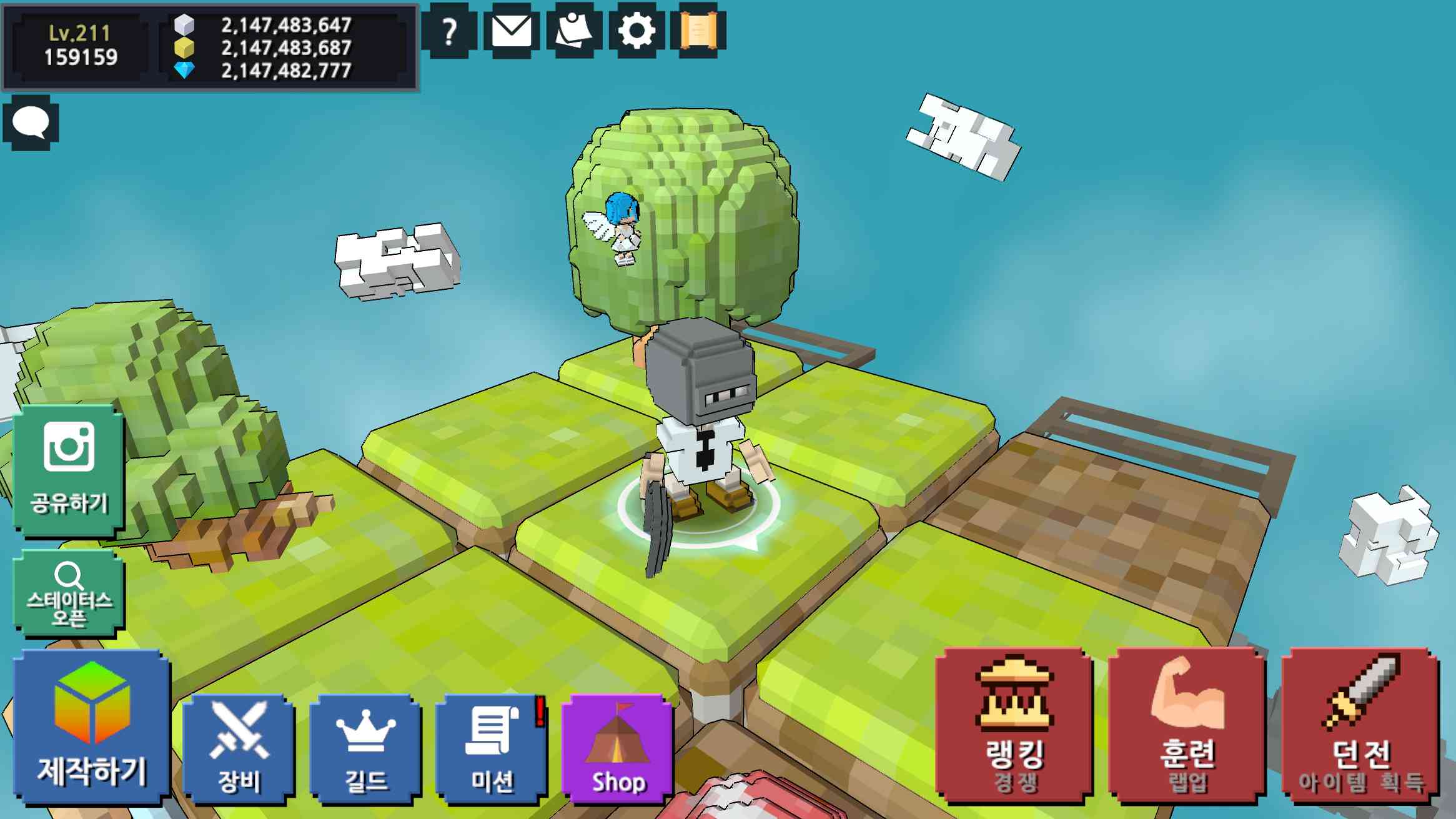
Task: Enter the 던전 dungeon button
Action: pos(1361,726)
